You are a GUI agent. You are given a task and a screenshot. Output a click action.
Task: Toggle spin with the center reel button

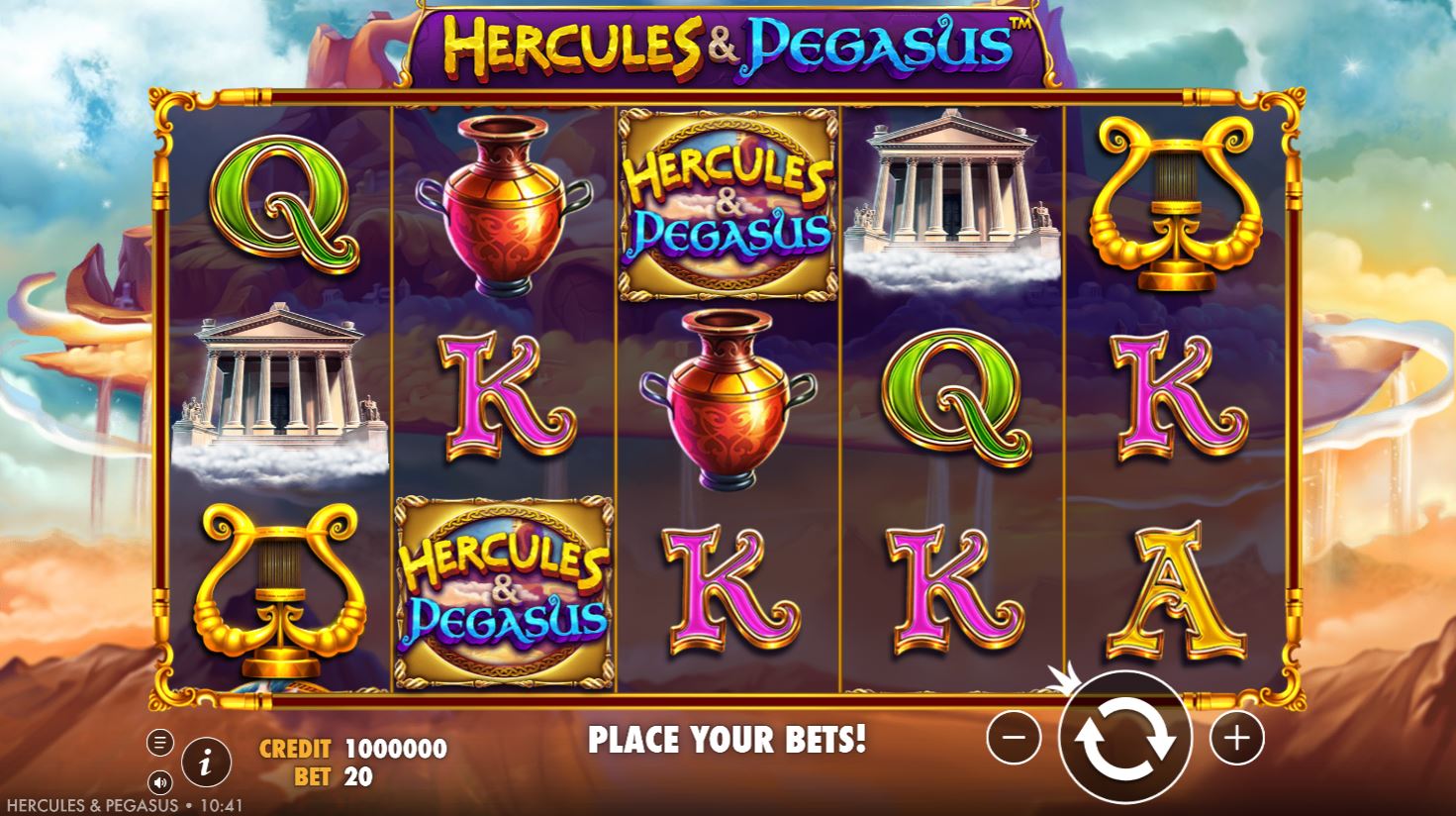1126,739
